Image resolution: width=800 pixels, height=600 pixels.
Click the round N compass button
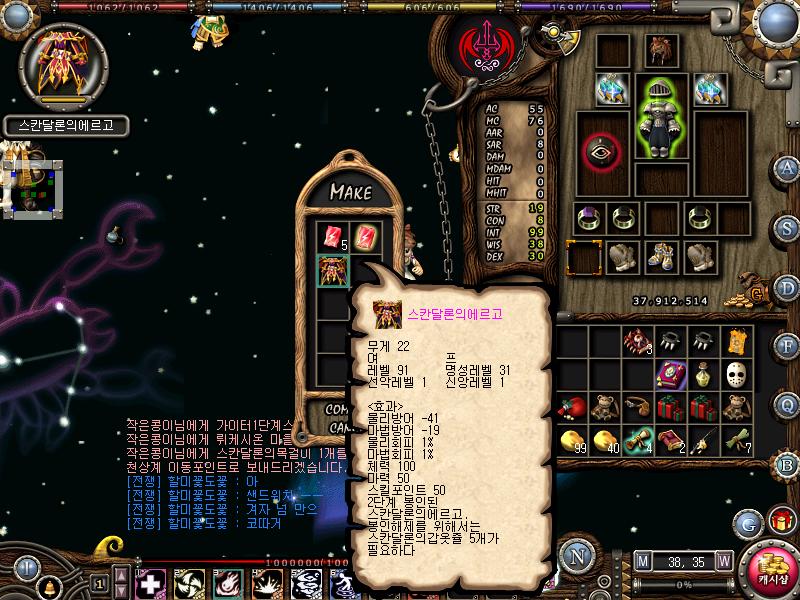[x=576, y=555]
